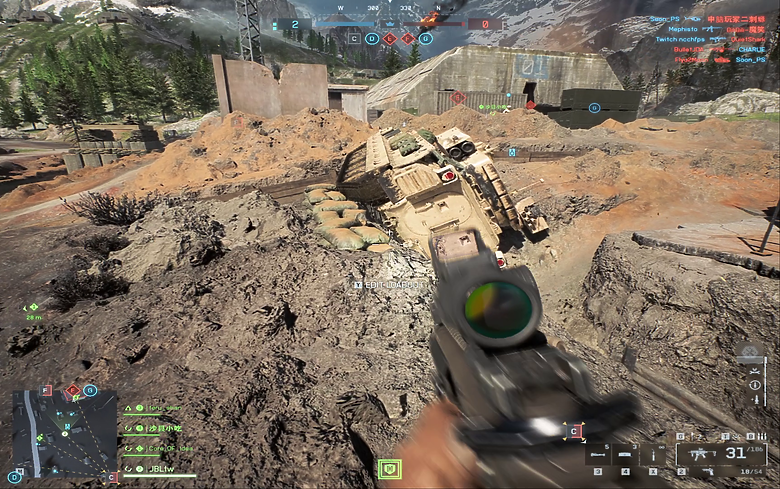Select the gadget slot with count 3
The height and width of the screenshot is (489, 780).
pos(624,456)
